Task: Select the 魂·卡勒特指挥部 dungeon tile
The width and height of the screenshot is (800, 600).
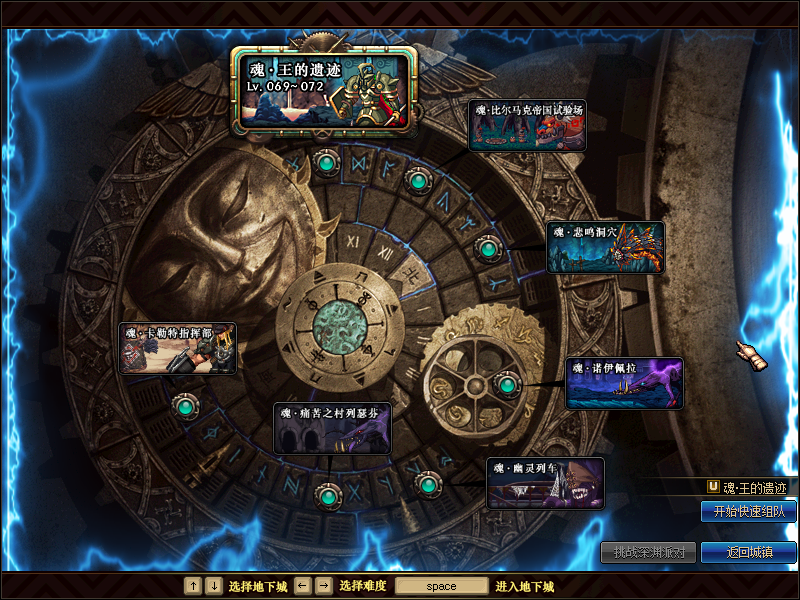Action: click(x=178, y=348)
